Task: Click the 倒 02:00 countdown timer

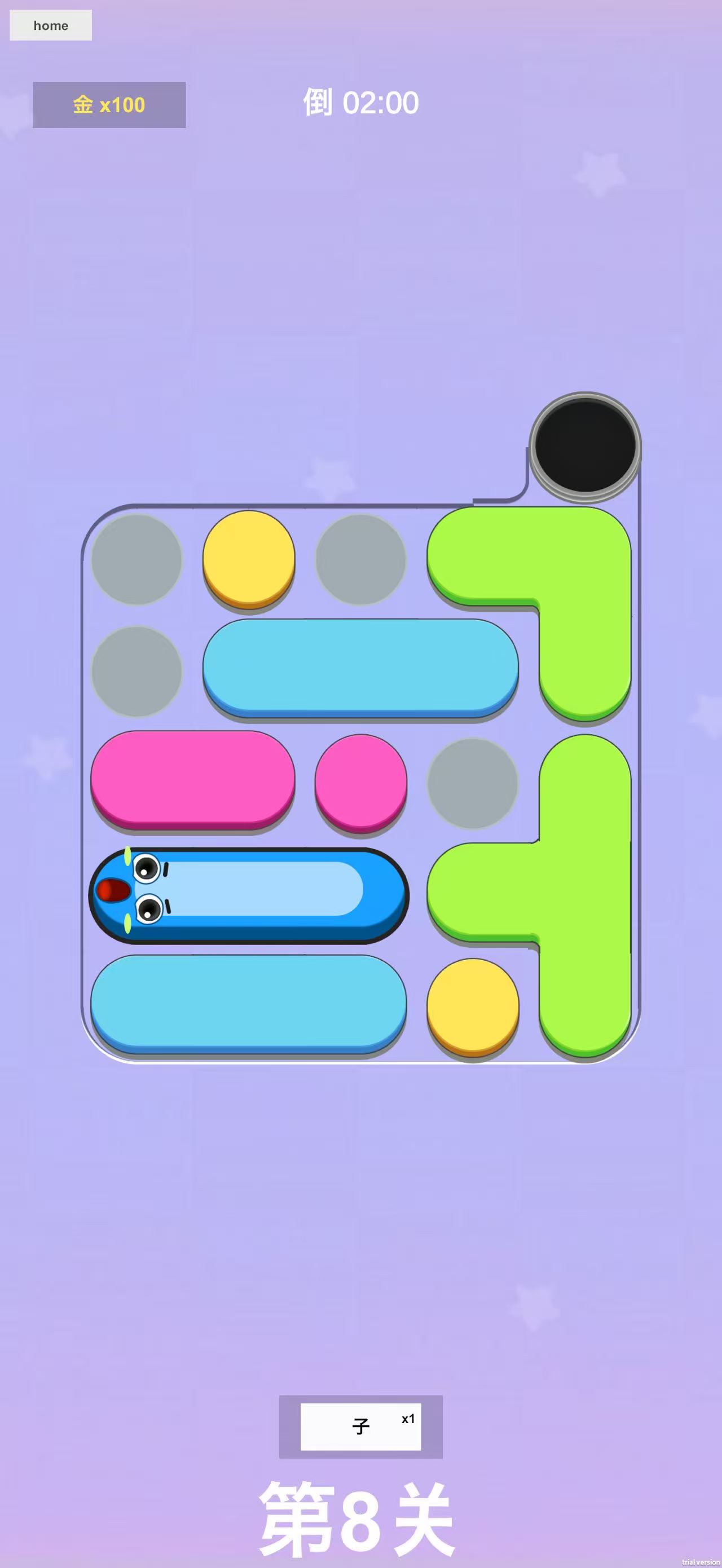Action: [x=360, y=102]
